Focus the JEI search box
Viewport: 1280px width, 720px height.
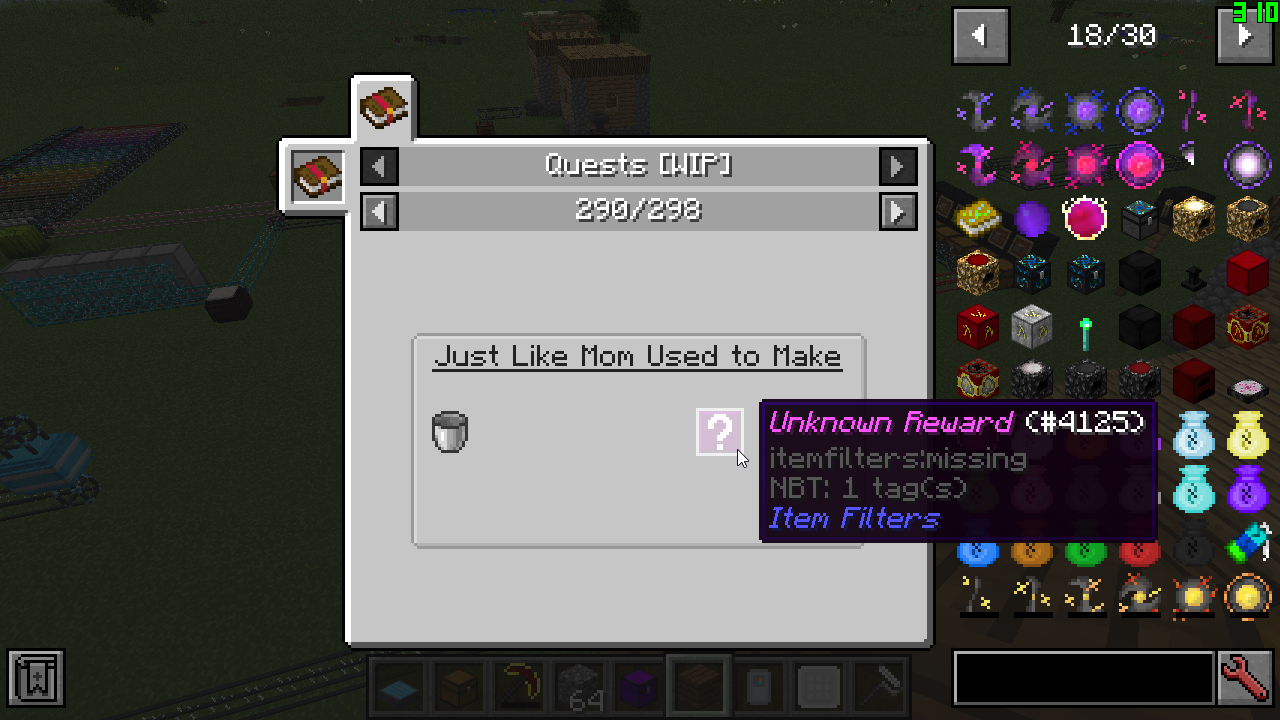pyautogui.click(x=1083, y=679)
